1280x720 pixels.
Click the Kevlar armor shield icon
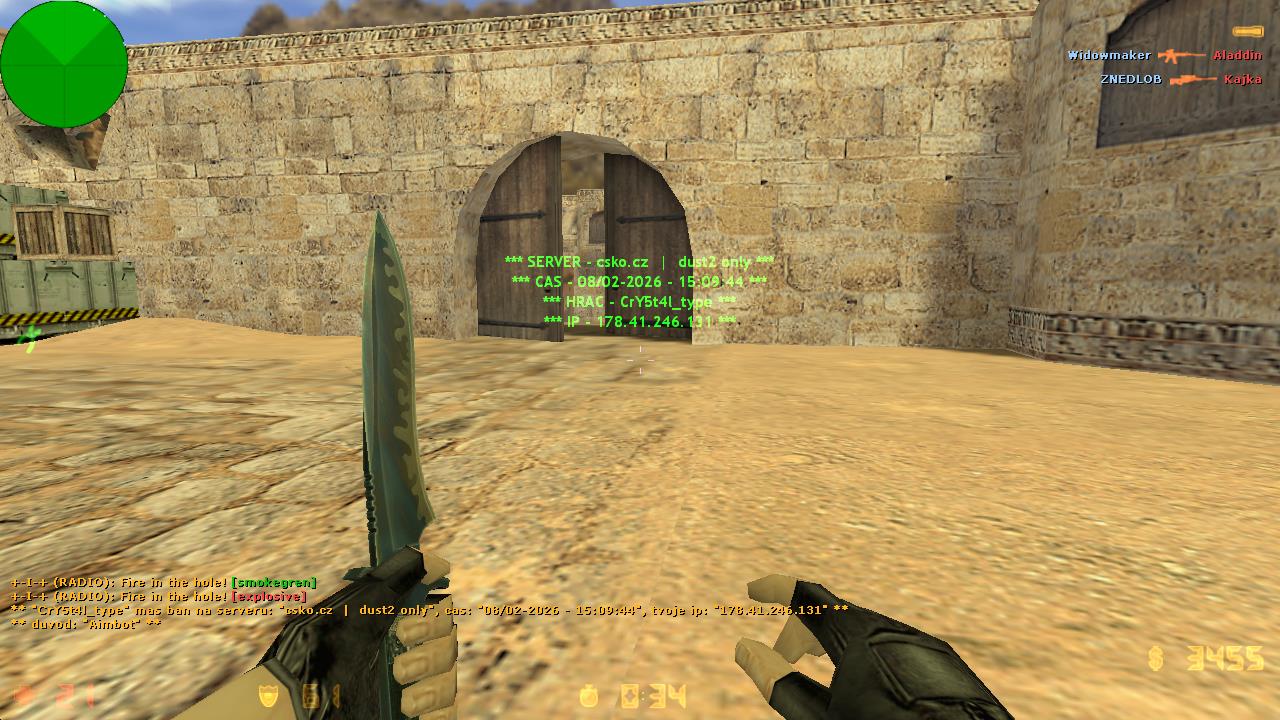pyautogui.click(x=269, y=696)
